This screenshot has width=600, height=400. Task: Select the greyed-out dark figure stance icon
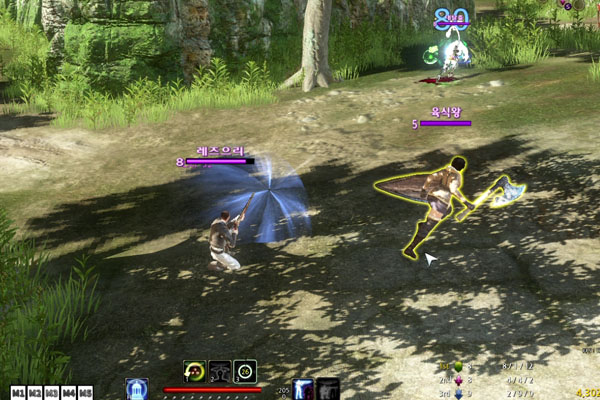(327, 389)
